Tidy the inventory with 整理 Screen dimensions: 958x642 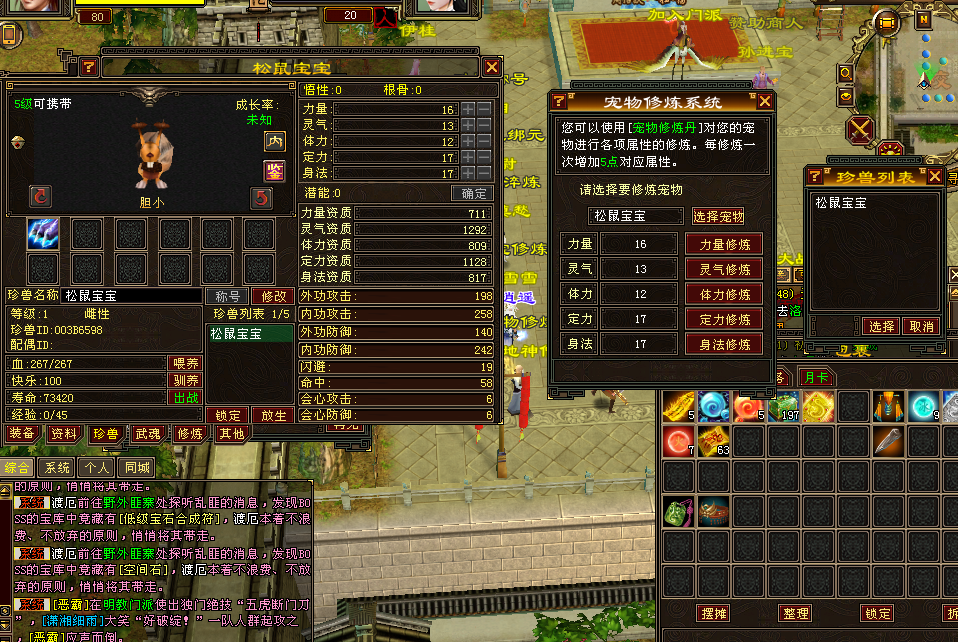tap(796, 613)
